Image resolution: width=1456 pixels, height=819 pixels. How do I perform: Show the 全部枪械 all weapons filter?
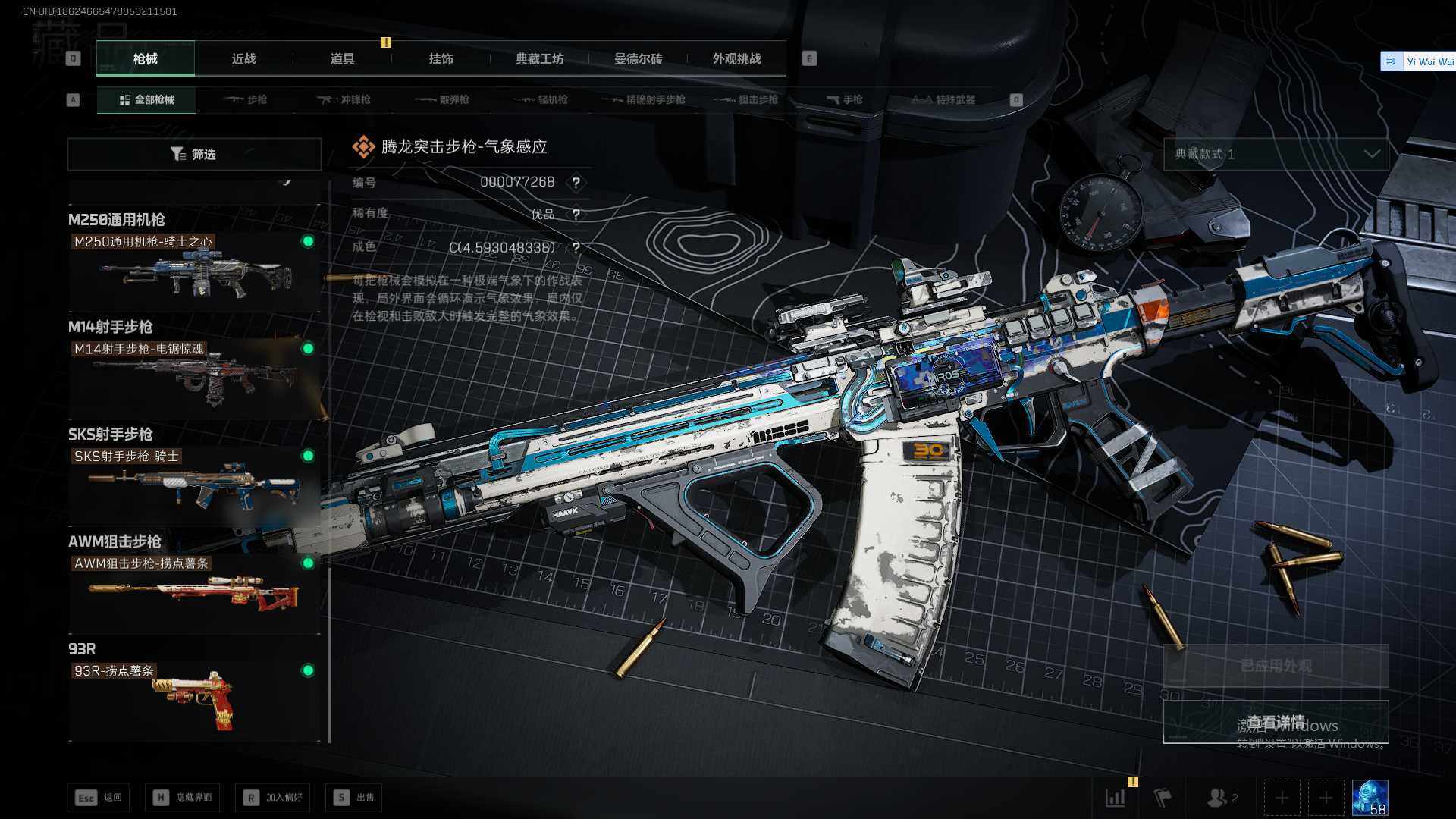[x=146, y=100]
